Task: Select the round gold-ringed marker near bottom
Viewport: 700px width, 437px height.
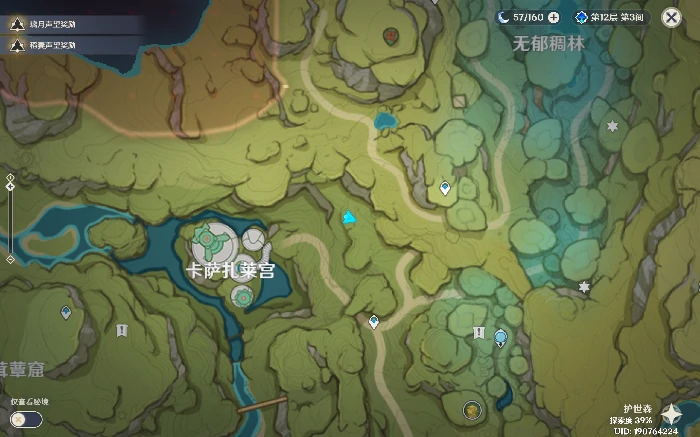Action: (x=471, y=408)
